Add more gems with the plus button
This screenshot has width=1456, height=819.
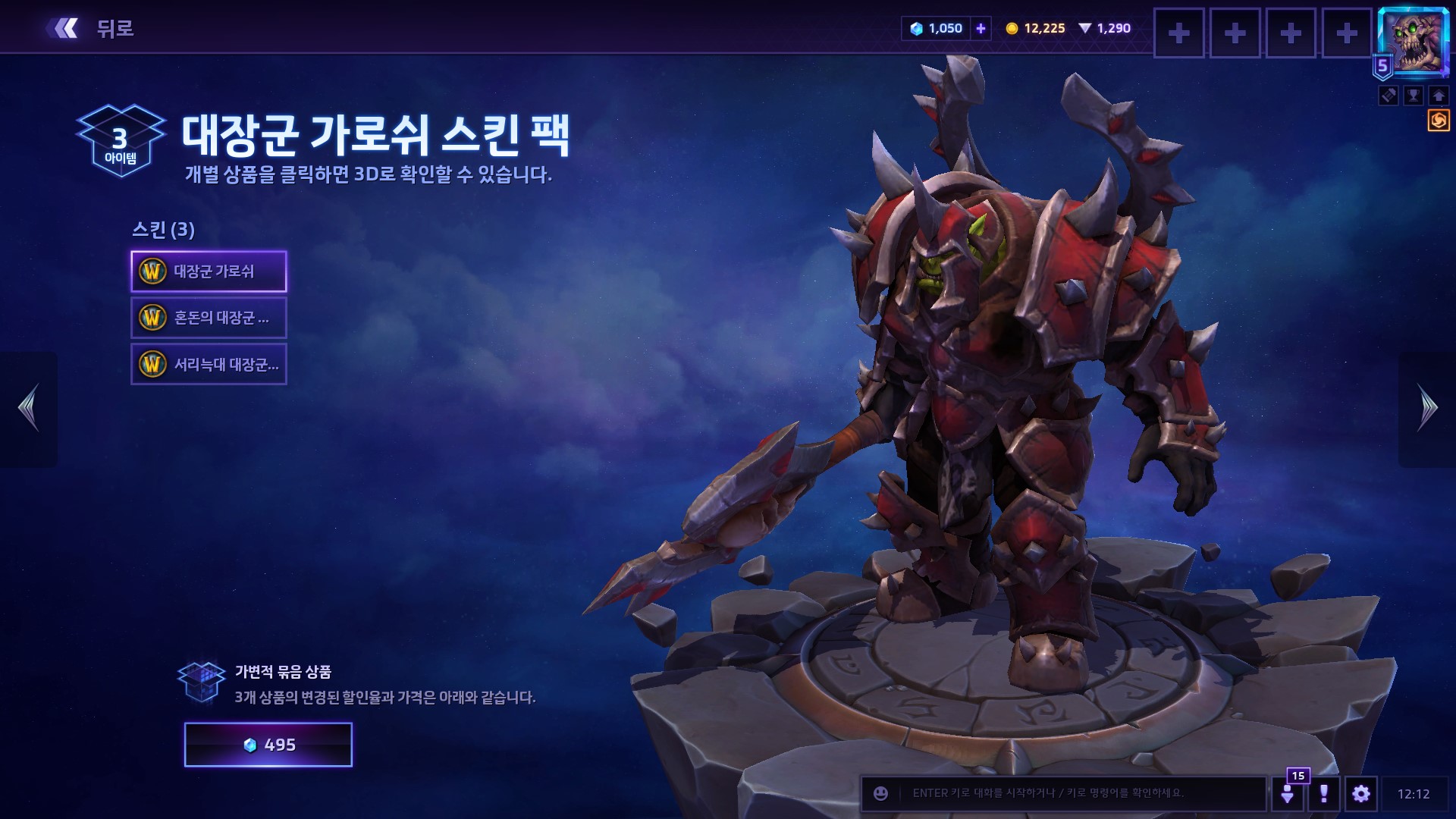tap(981, 29)
